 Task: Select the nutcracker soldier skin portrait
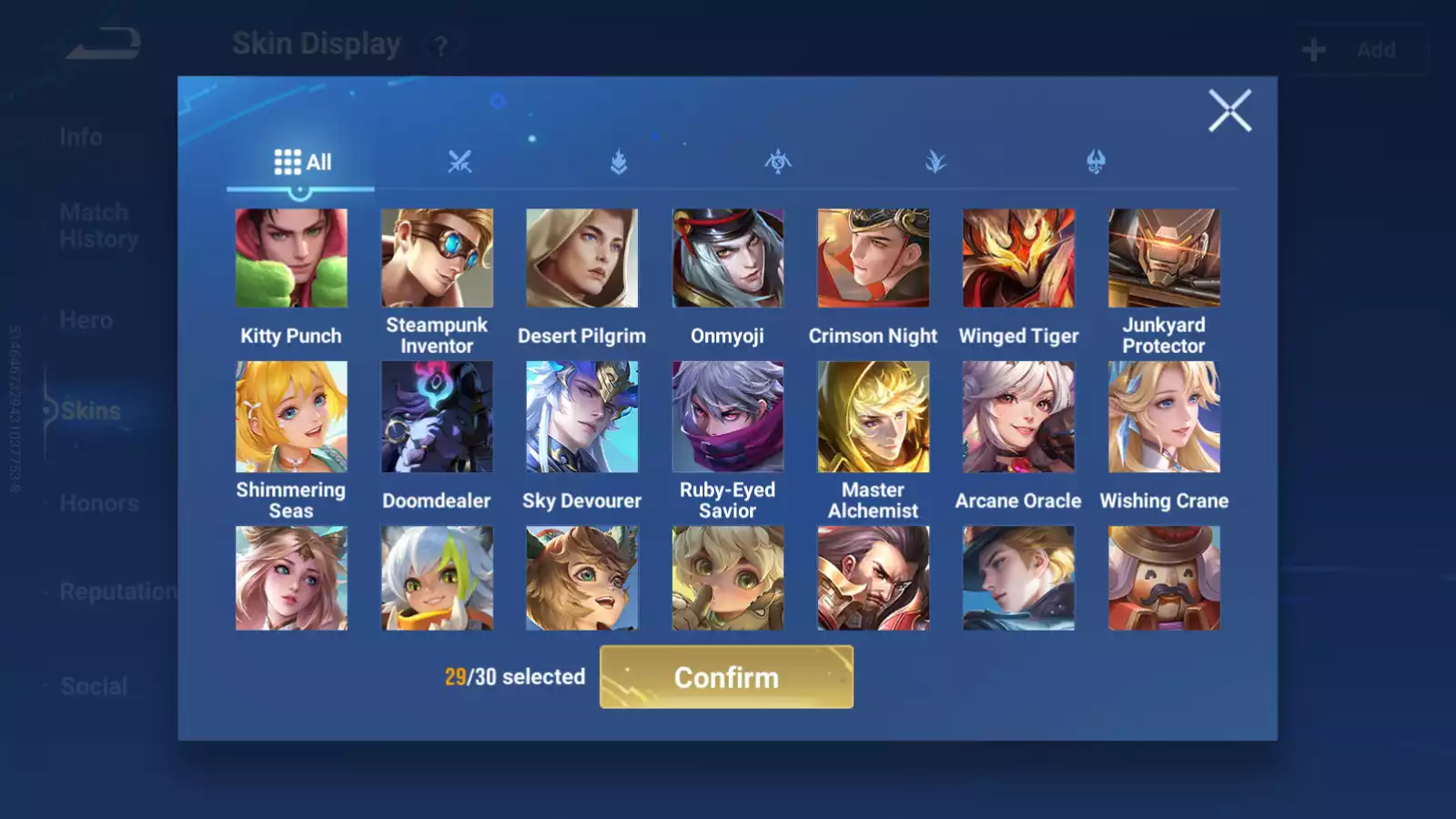tap(1164, 578)
